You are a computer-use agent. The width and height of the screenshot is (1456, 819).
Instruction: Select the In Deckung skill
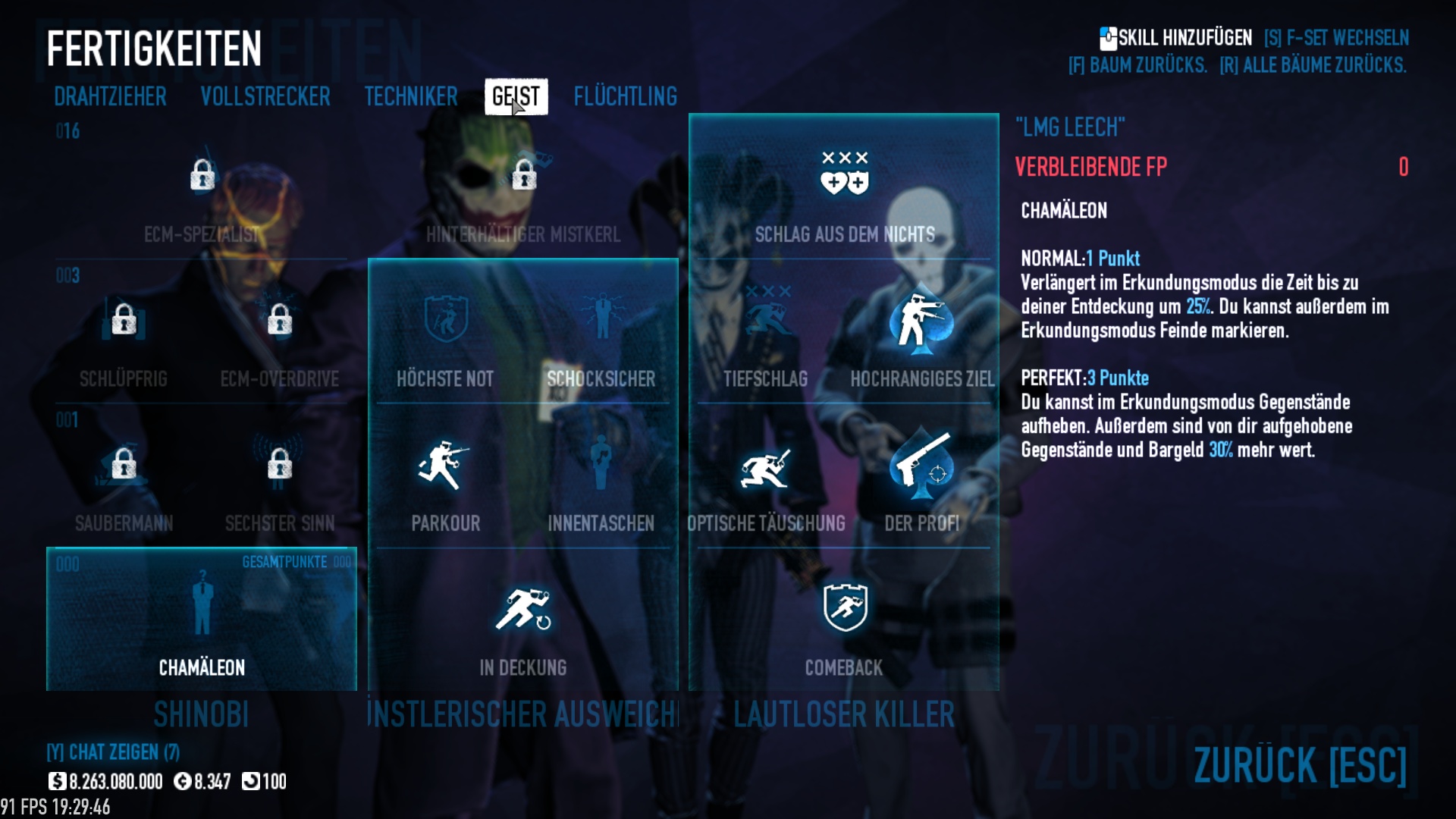coord(523,610)
